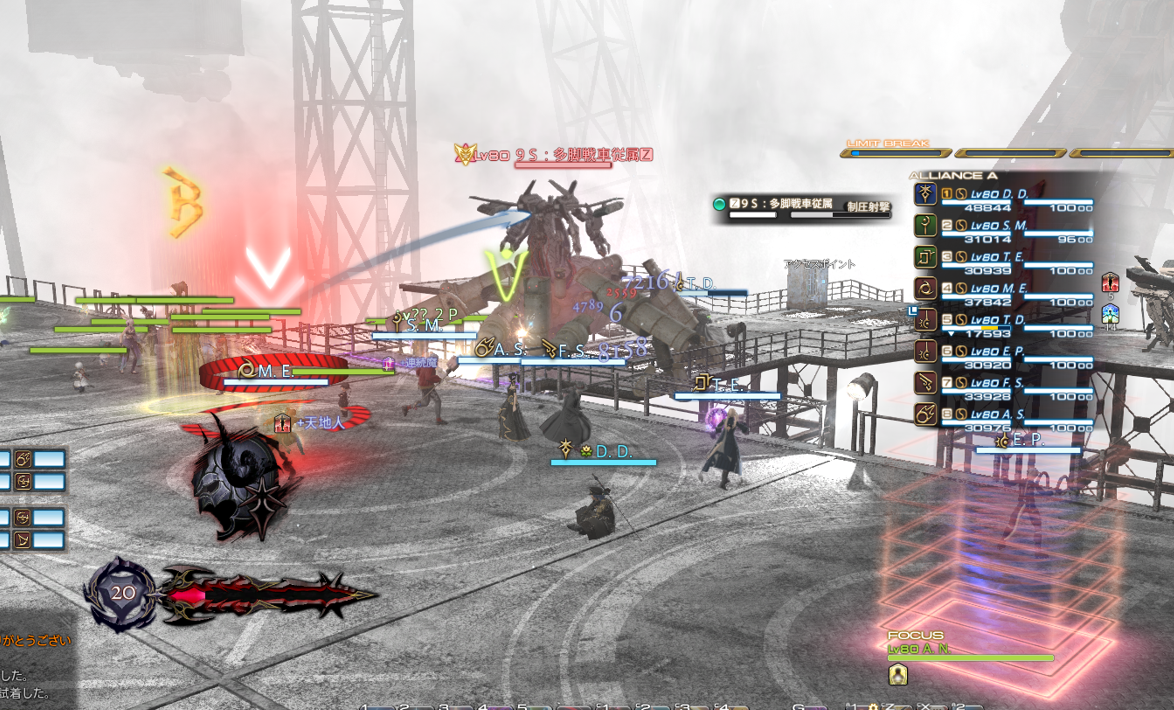This screenshot has width=1174, height=710.
Task: Open the chat log panel
Action: (x=35, y=665)
